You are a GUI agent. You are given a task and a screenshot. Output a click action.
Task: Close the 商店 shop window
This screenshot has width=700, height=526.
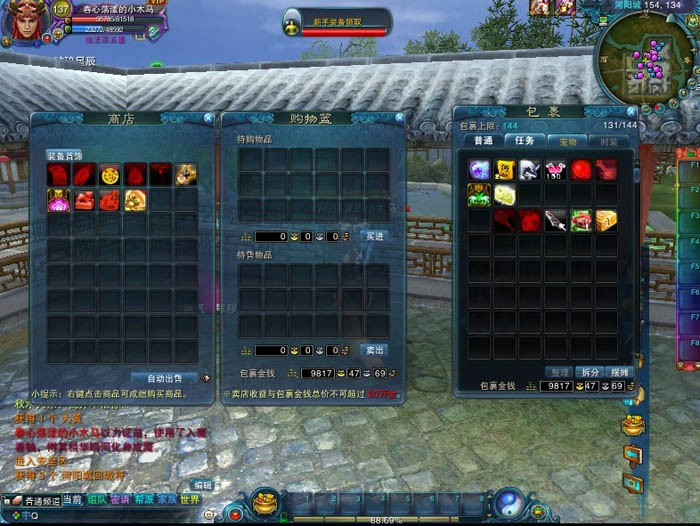coord(207,118)
